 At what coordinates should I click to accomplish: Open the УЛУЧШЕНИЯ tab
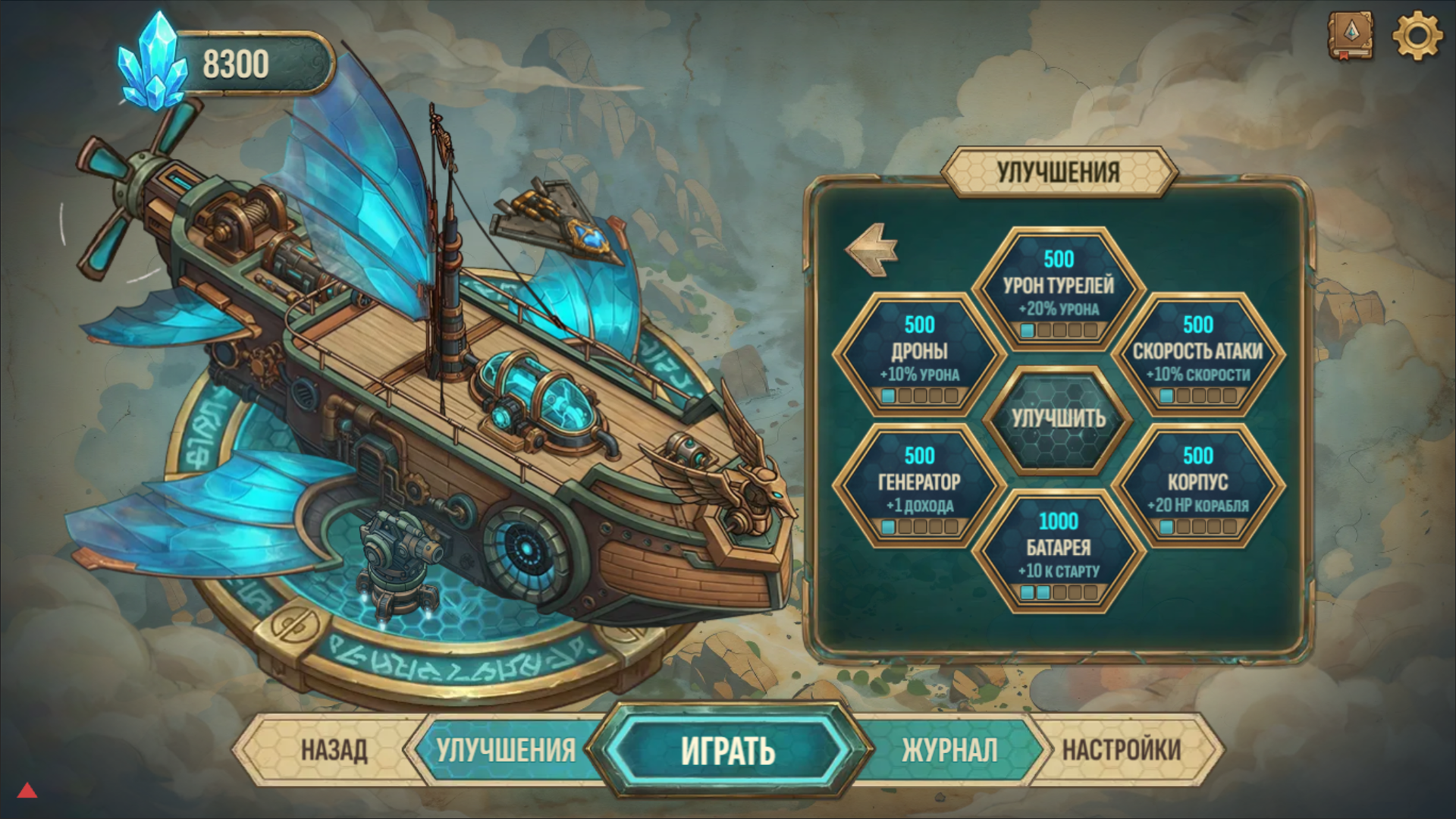pyautogui.click(x=506, y=749)
